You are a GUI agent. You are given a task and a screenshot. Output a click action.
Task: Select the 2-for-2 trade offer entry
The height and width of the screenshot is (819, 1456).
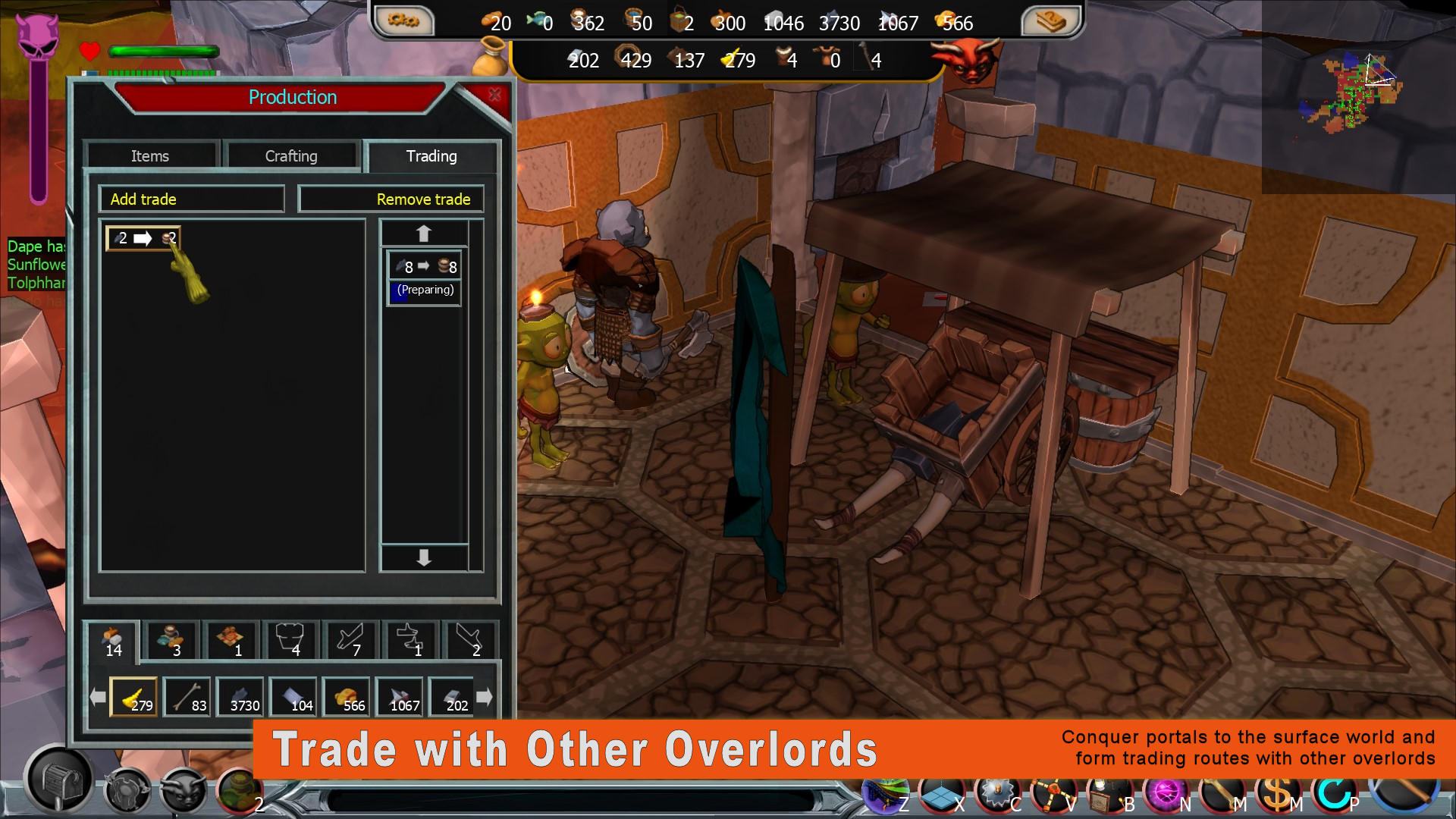click(x=143, y=238)
